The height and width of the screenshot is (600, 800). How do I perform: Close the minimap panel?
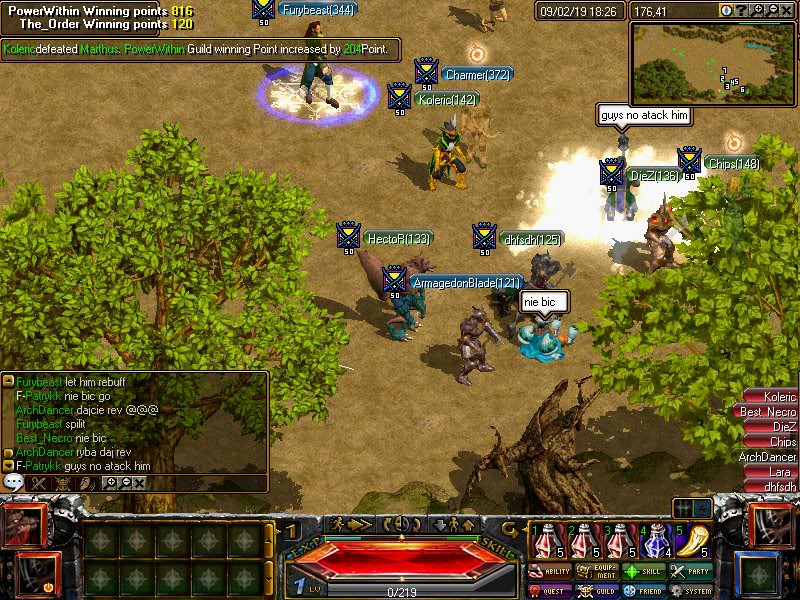tap(787, 10)
